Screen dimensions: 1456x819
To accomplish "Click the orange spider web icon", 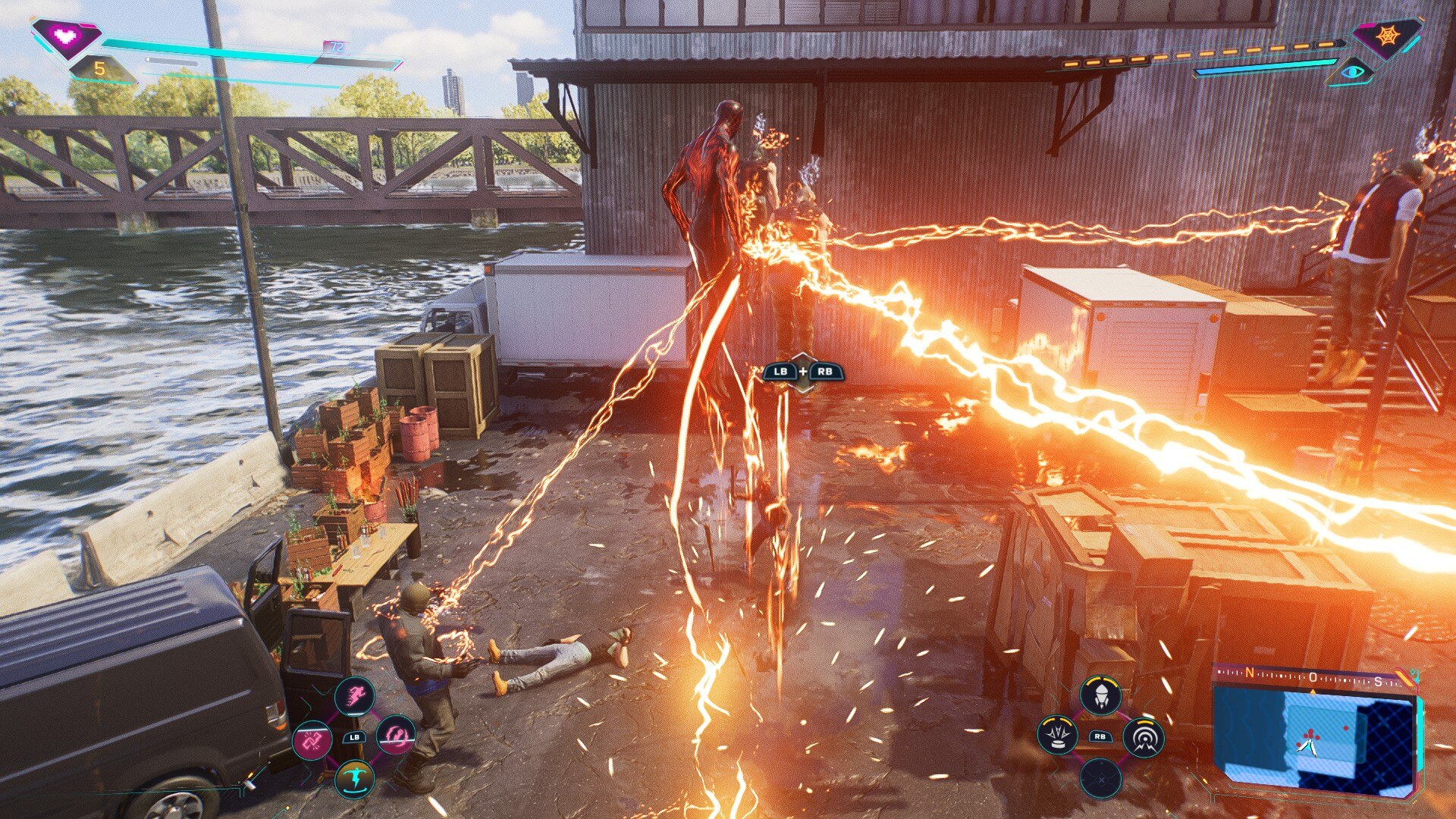I will [1387, 36].
